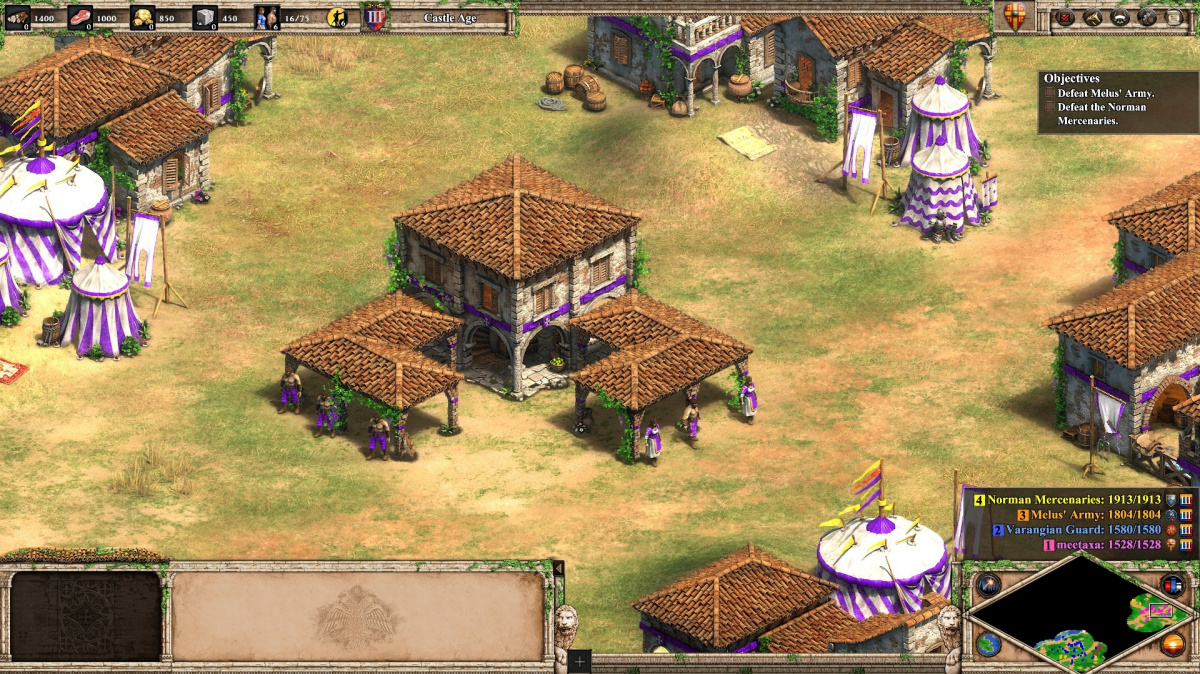Viewport: 1200px width, 674px height.
Task: Click the Objectives panel header
Action: (x=1071, y=78)
